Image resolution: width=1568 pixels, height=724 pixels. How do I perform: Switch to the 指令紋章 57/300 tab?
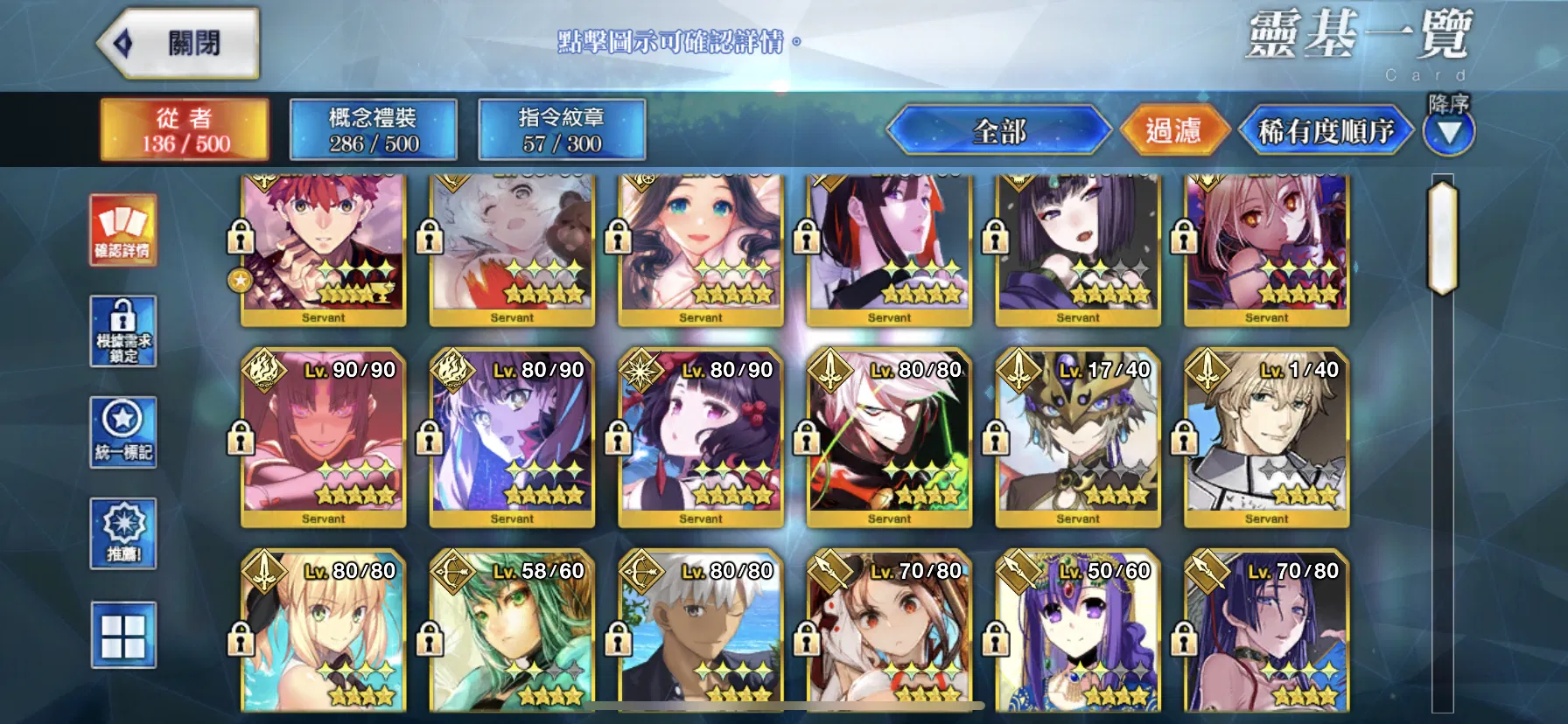point(561,129)
